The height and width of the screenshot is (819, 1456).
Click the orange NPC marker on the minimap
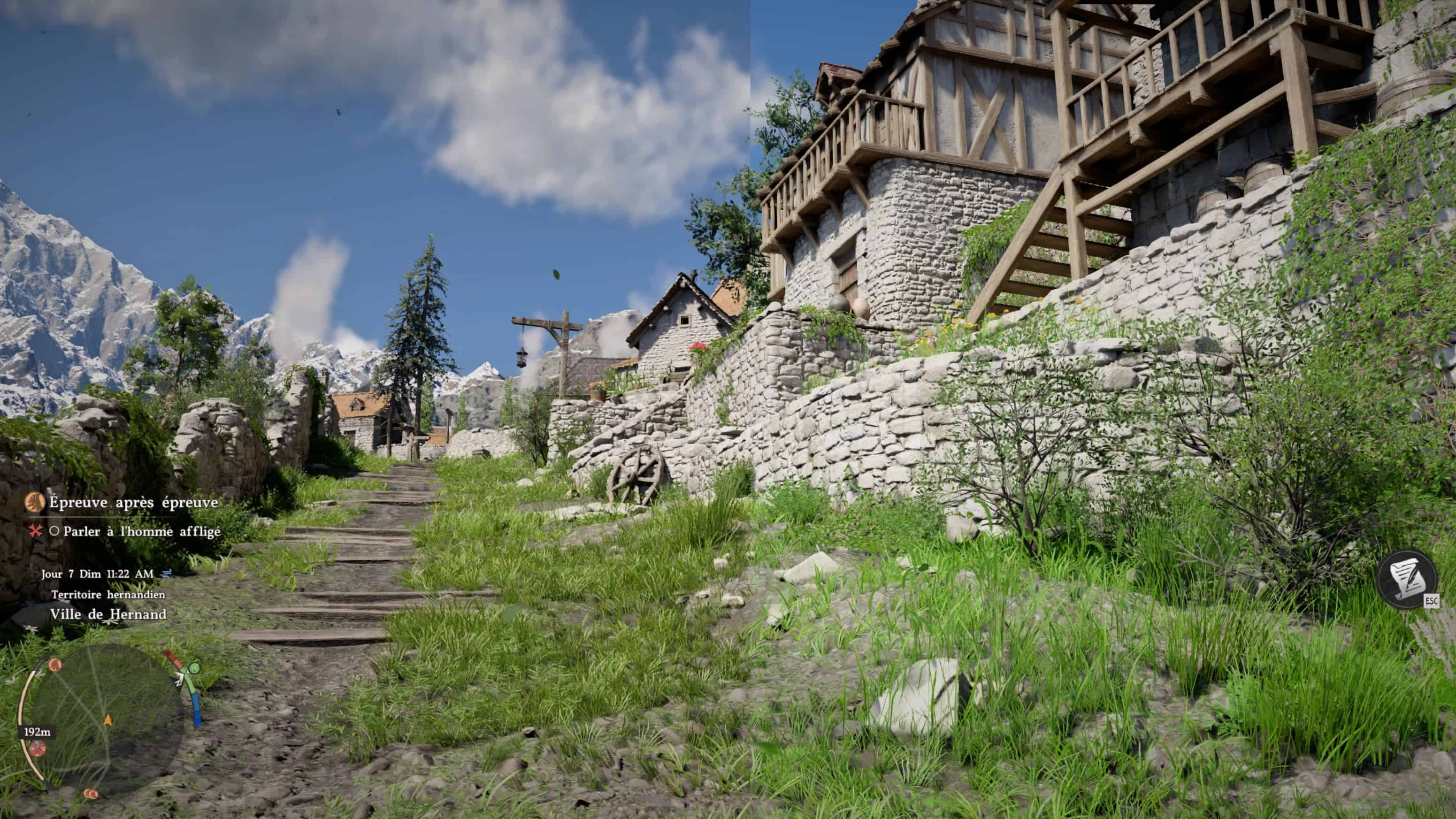55,665
